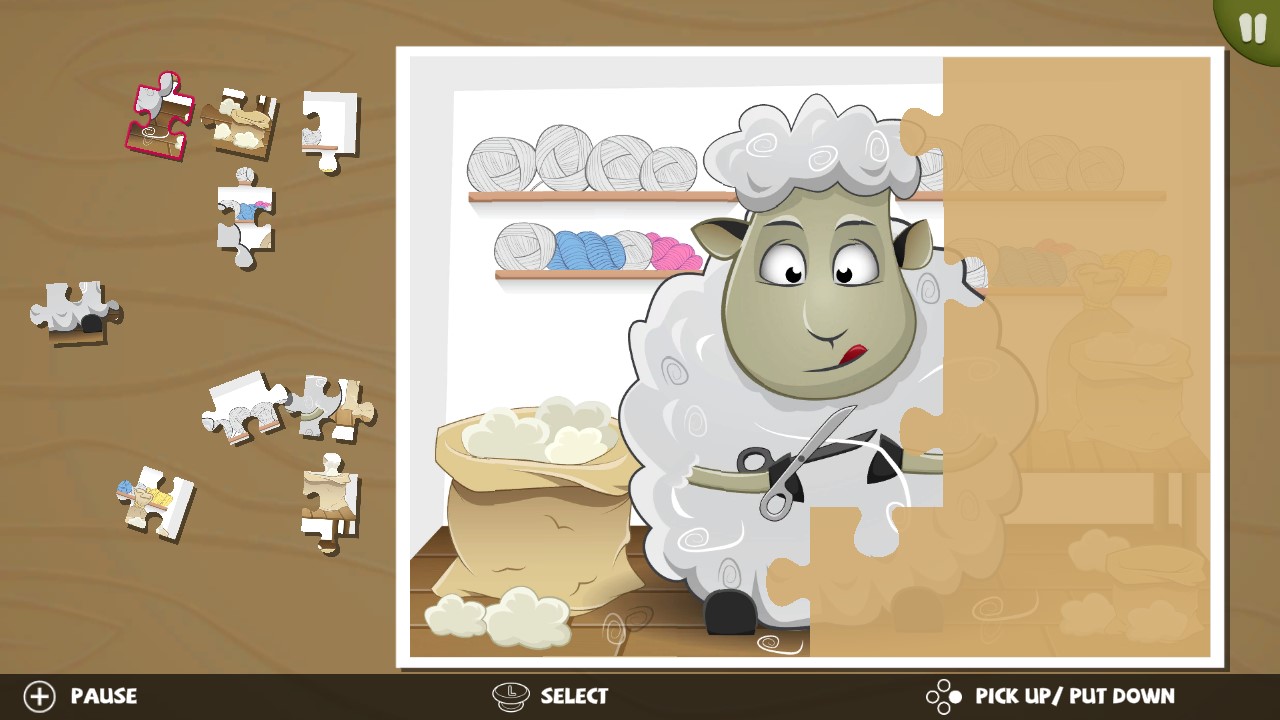
Task: Click the L-button icon beside SELECT
Action: (x=512, y=696)
